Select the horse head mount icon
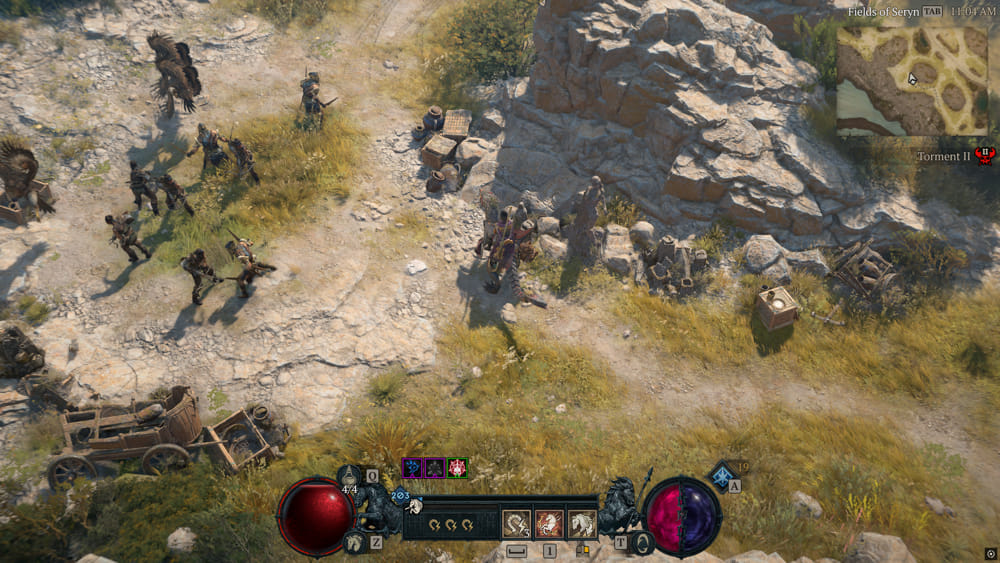The width and height of the screenshot is (1000, 563). tap(354, 543)
